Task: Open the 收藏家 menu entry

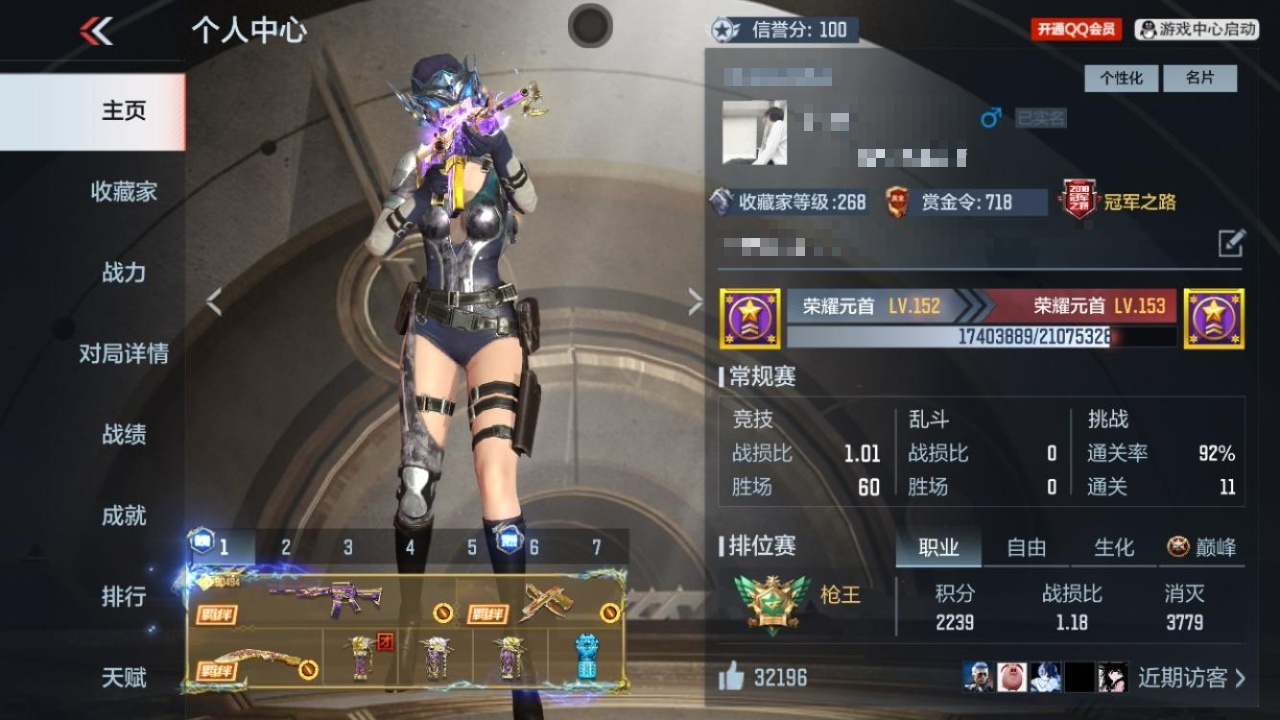Action: pyautogui.click(x=124, y=191)
